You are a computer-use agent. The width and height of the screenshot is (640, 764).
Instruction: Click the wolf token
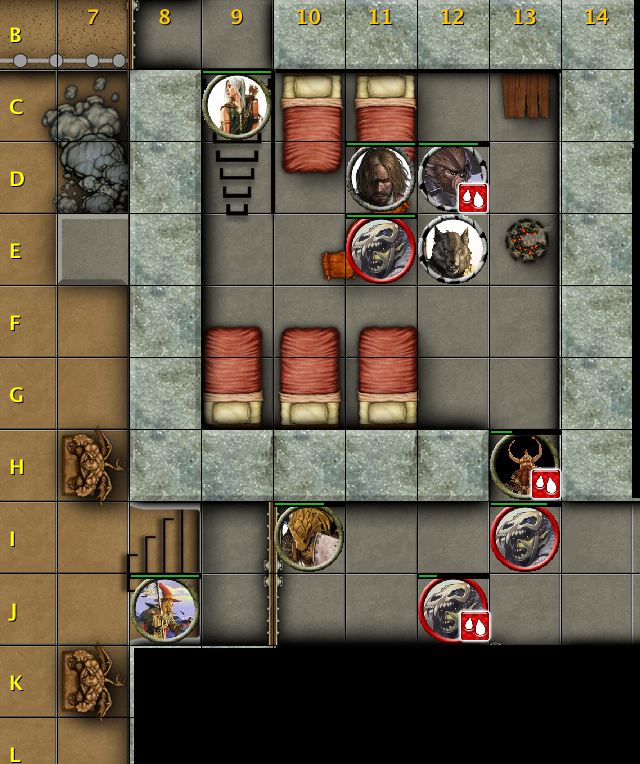(x=453, y=249)
